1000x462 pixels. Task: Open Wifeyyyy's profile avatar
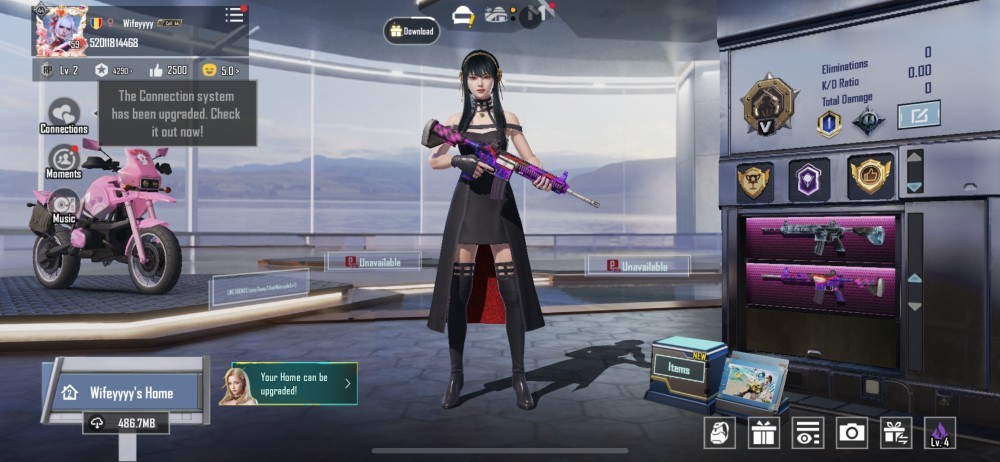pyautogui.click(x=59, y=29)
